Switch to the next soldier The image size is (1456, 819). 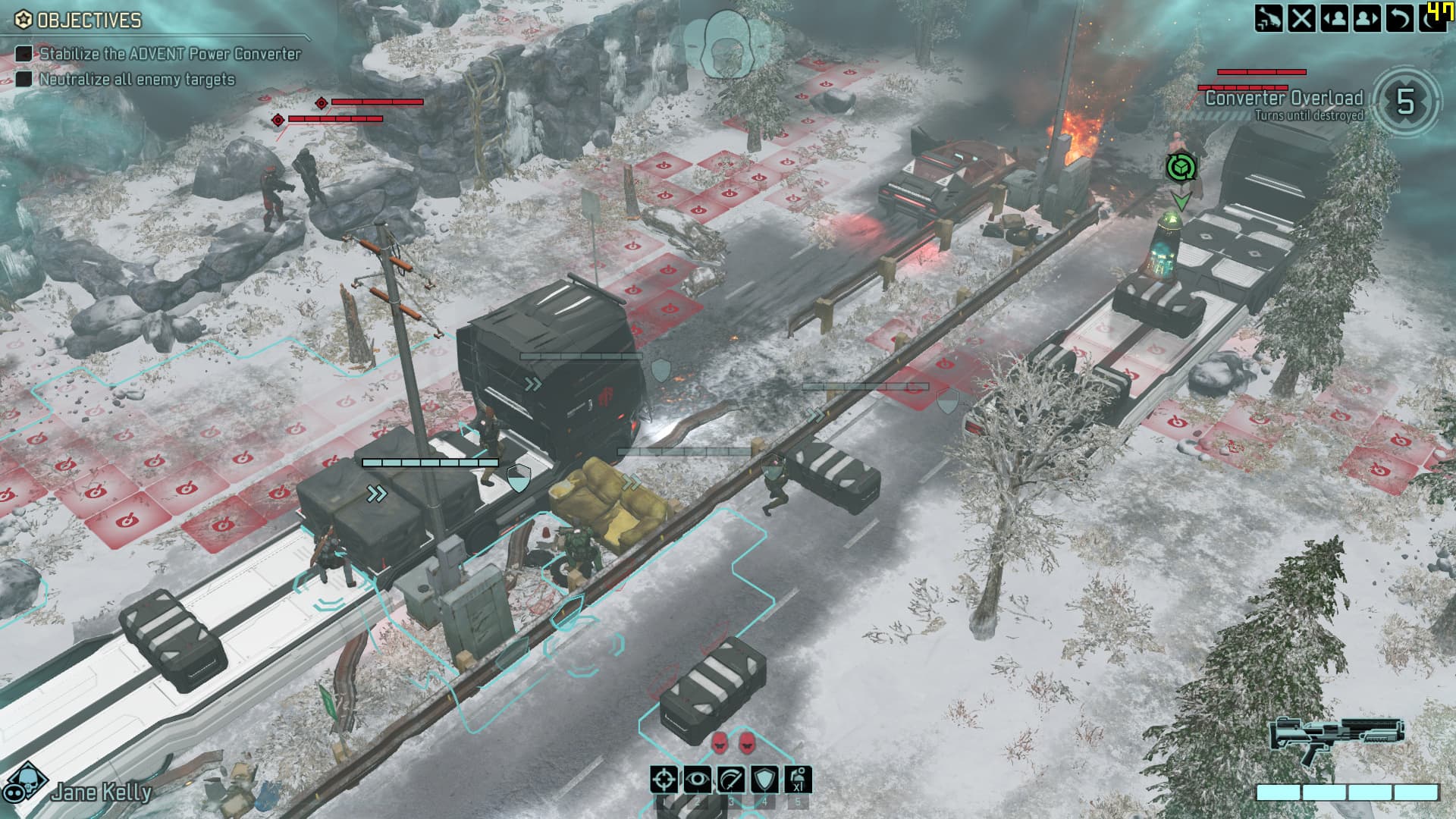click(1367, 17)
